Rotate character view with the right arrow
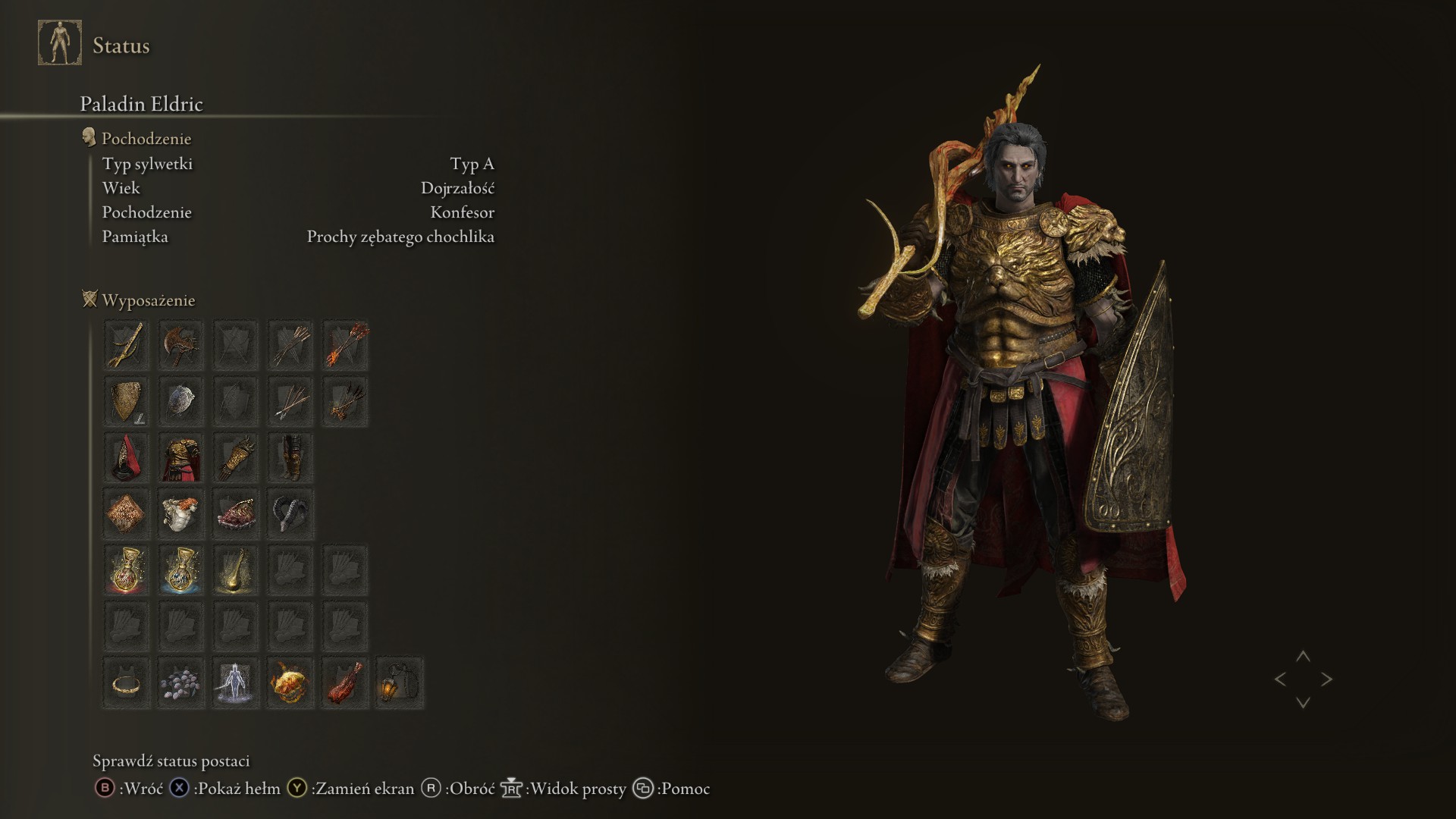The width and height of the screenshot is (1456, 819). click(x=1326, y=679)
